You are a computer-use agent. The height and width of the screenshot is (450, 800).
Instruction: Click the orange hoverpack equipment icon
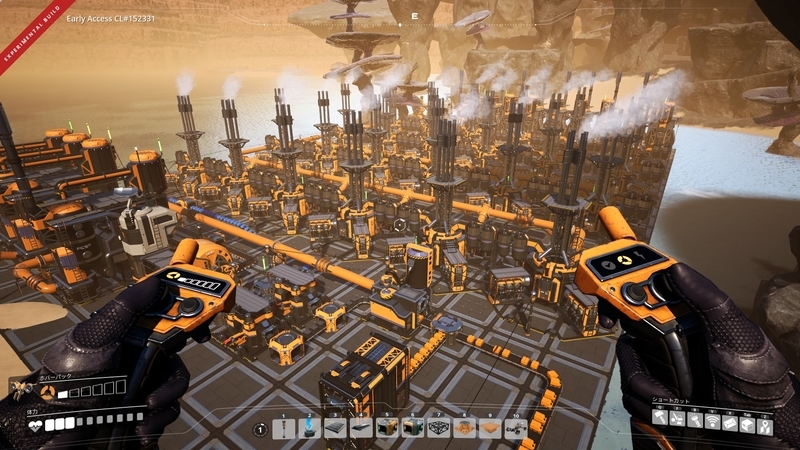[x=46, y=392]
